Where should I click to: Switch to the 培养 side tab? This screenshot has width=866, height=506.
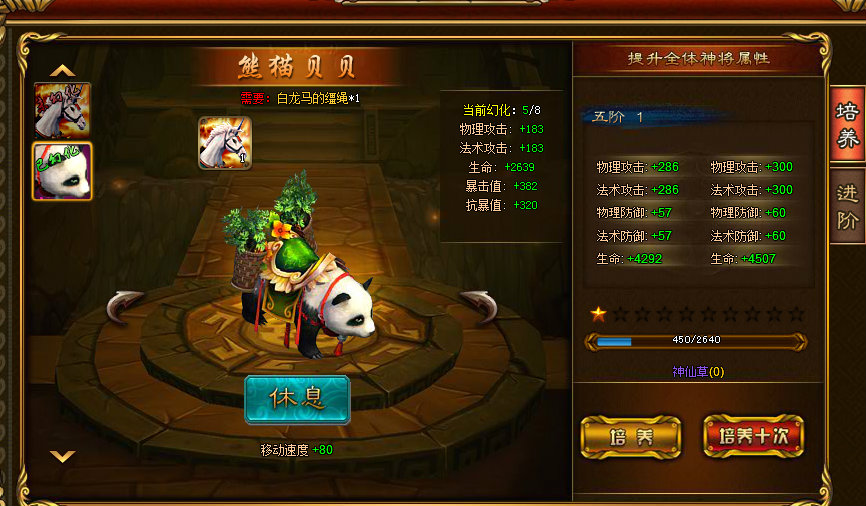tap(847, 125)
